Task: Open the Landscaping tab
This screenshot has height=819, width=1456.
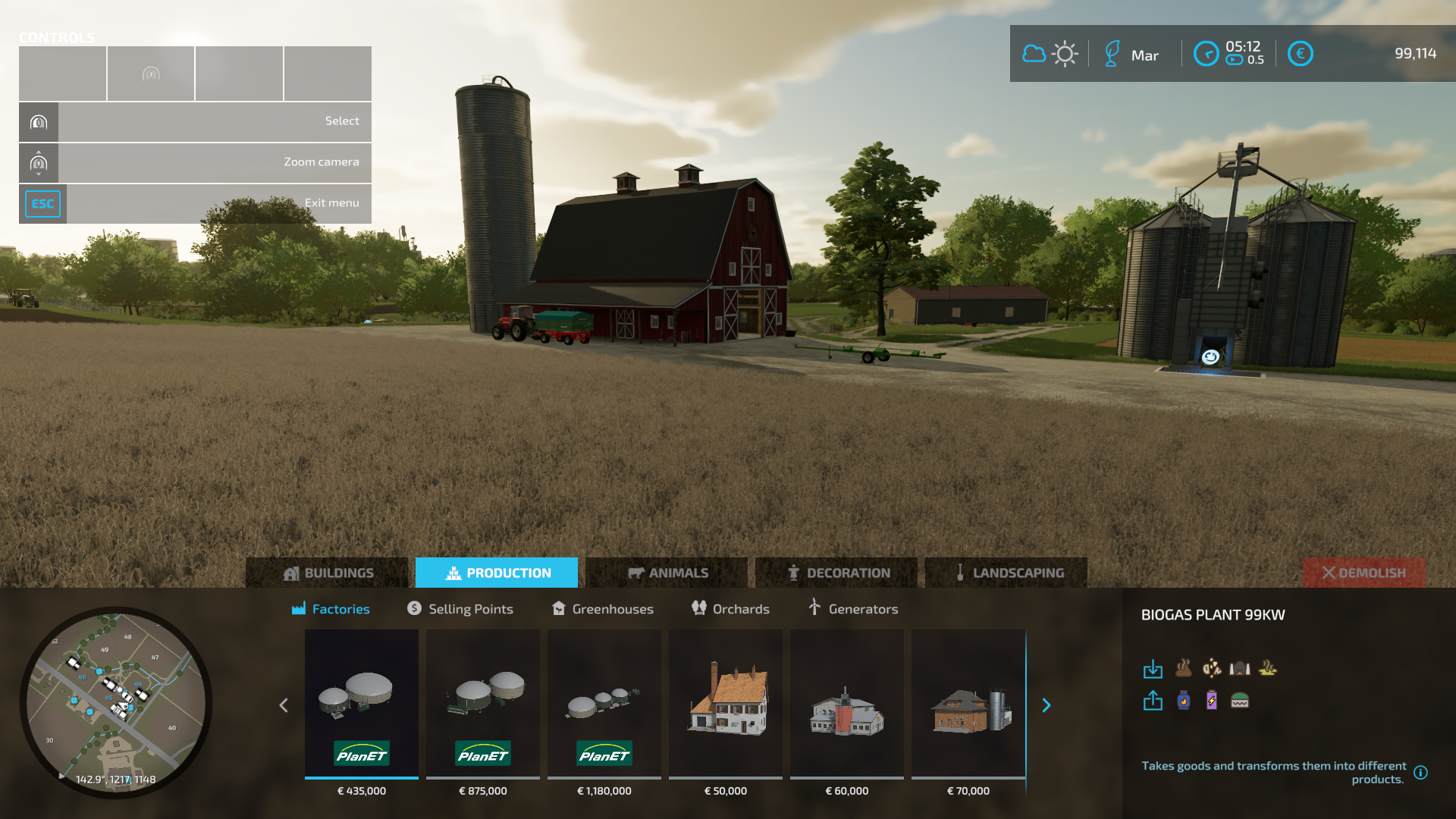Action: click(1006, 573)
